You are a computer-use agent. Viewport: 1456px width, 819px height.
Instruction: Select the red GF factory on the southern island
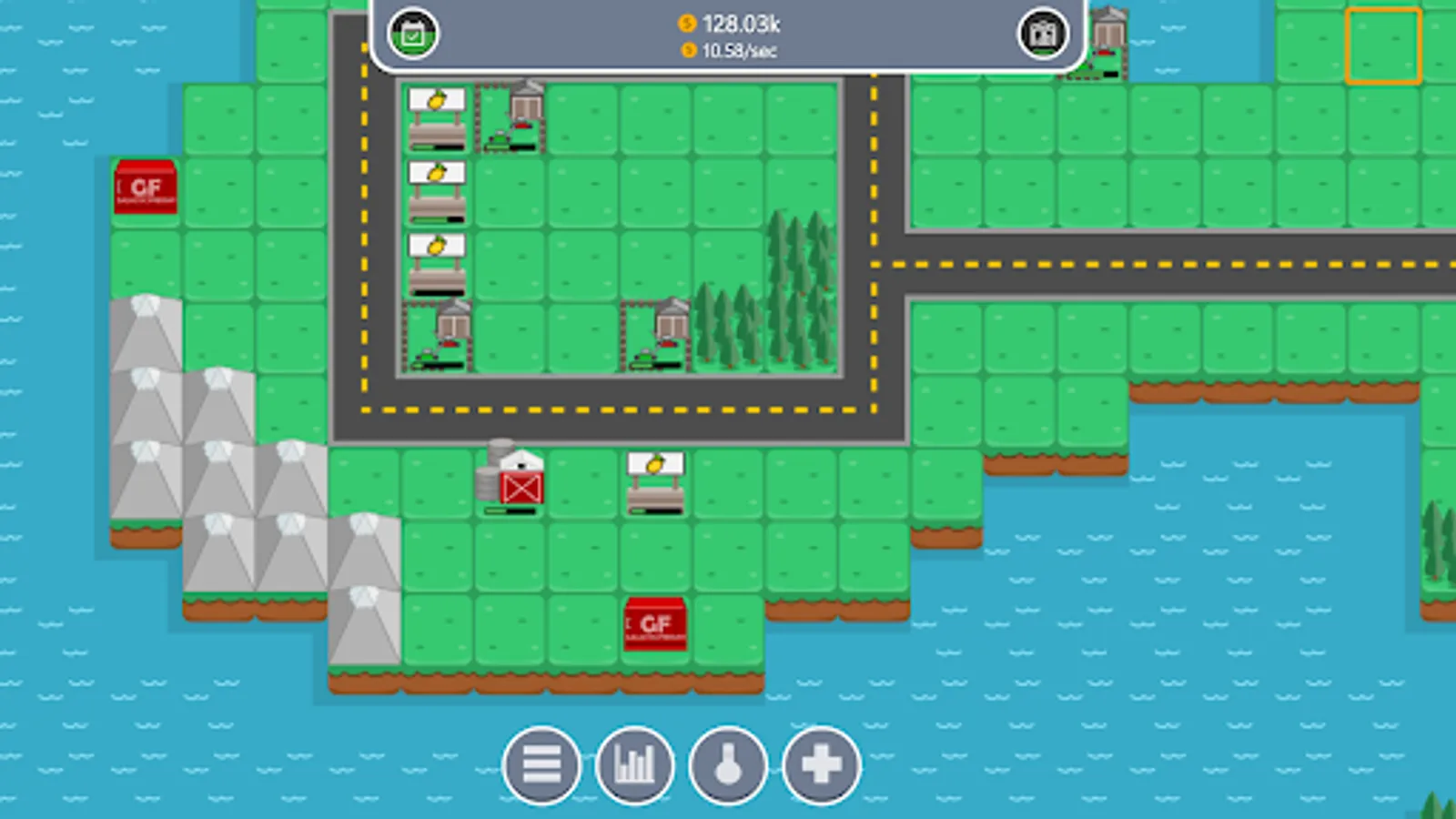coord(654,625)
